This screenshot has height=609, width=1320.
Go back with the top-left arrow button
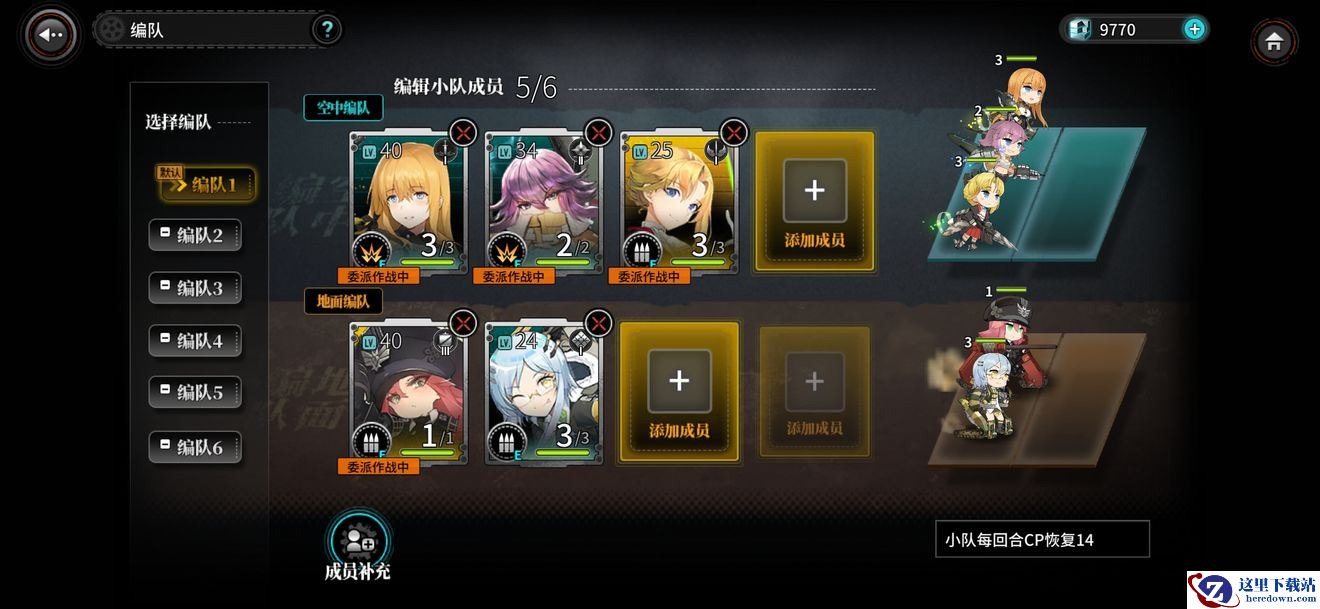(50, 34)
